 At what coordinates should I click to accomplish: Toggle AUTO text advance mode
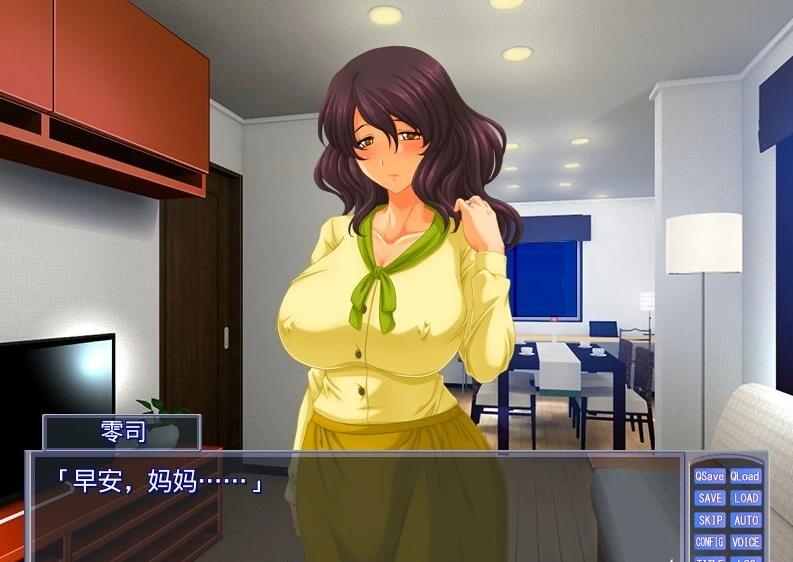[x=745, y=520]
